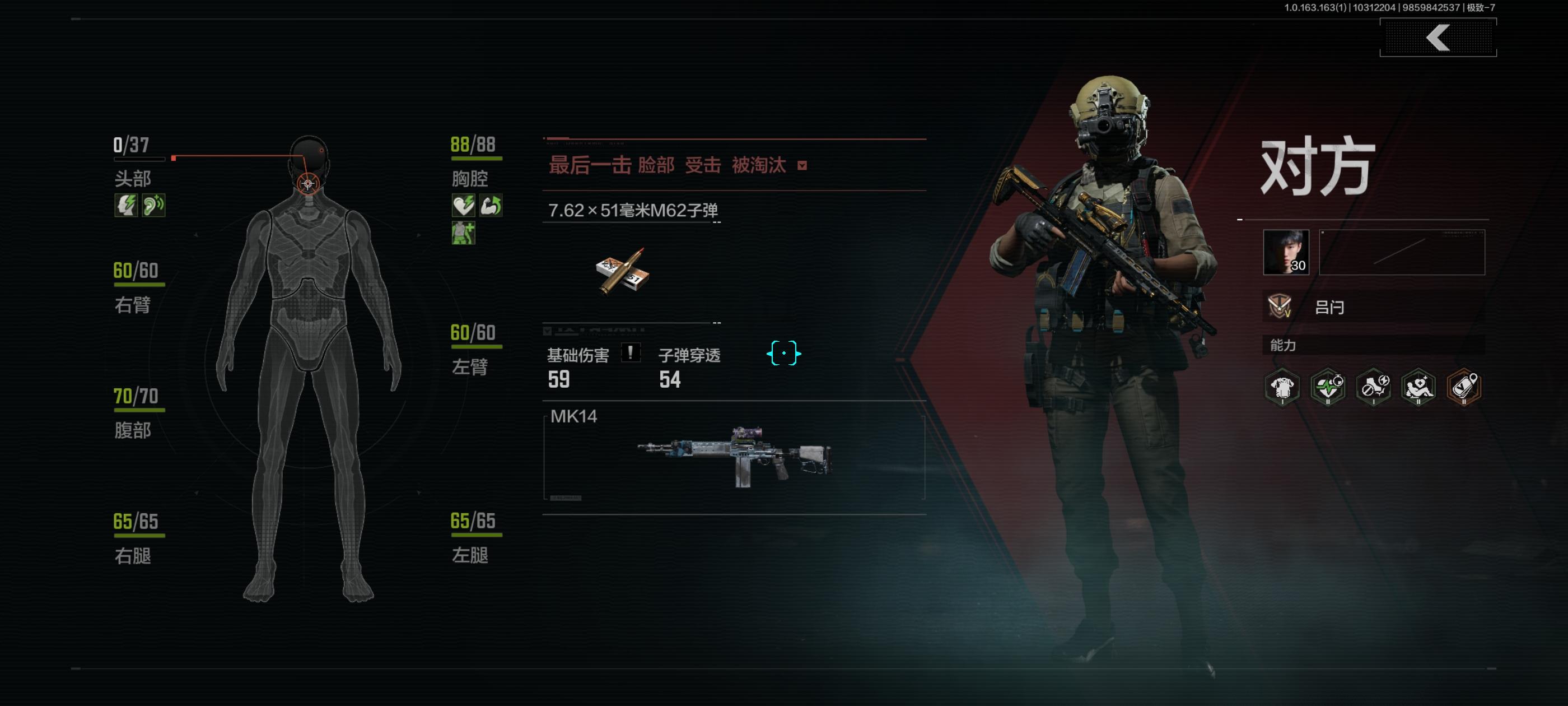The width and height of the screenshot is (1568, 706).
Task: Inspect the heartbeat timer ability hexagon
Action: (1328, 387)
